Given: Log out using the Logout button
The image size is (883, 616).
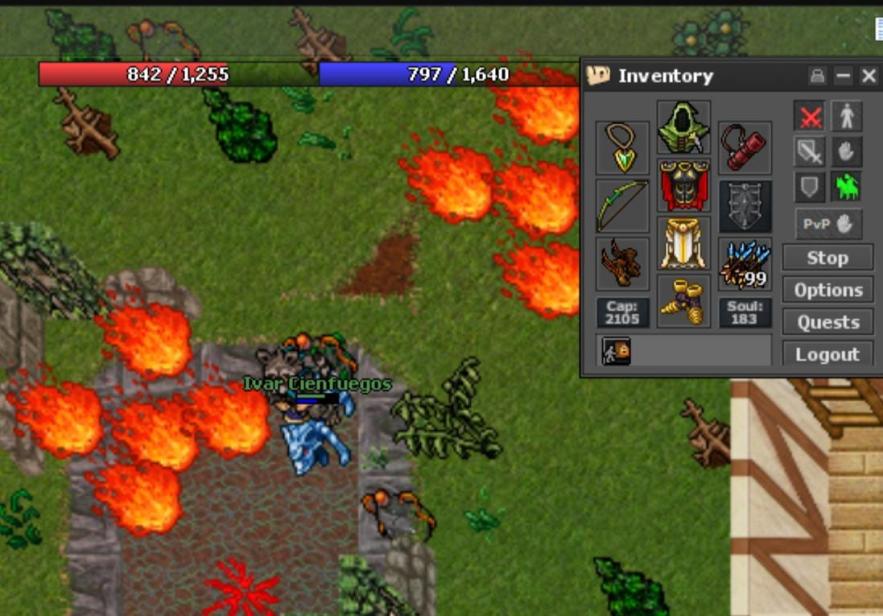Looking at the screenshot, I should (827, 354).
